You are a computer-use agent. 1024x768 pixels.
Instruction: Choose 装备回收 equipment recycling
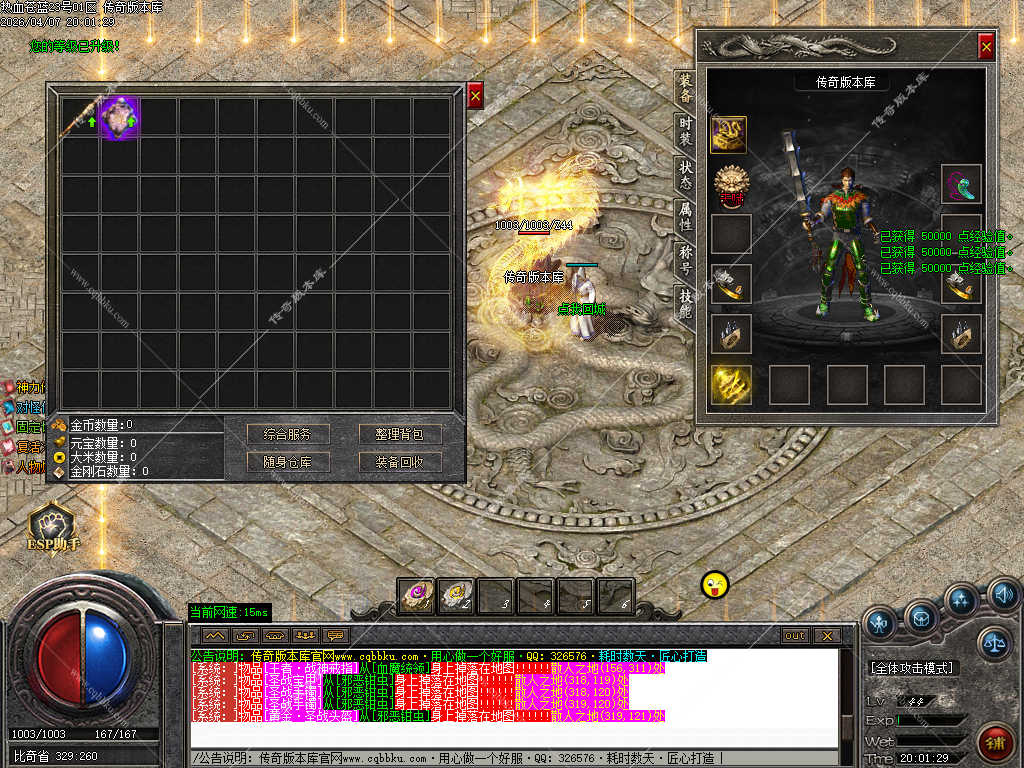[x=400, y=462]
